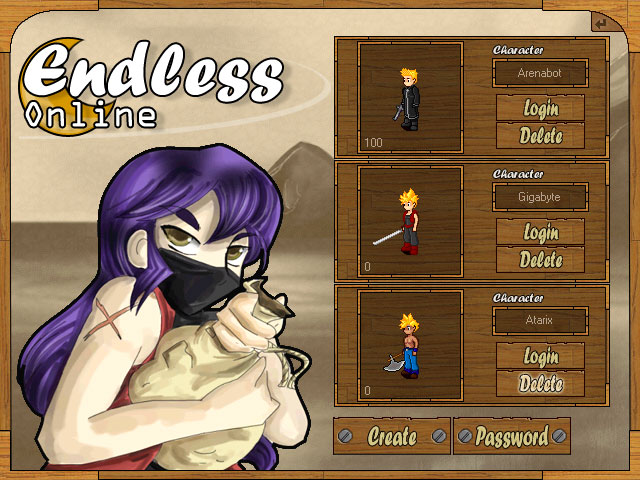This screenshot has height=480, width=640.
Task: Log in as Arenabot
Action: (541, 108)
